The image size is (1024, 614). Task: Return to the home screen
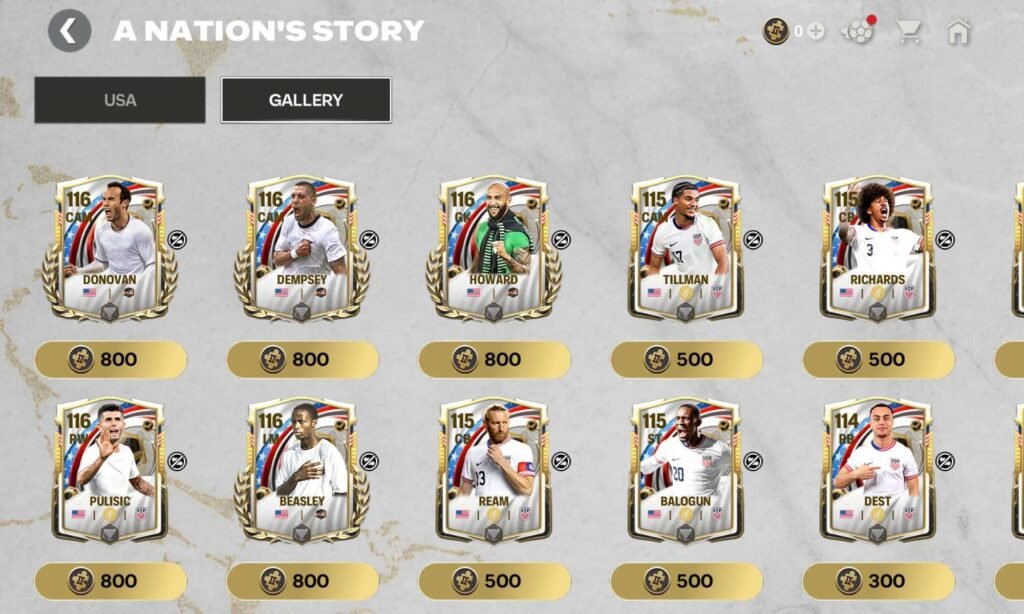click(958, 32)
